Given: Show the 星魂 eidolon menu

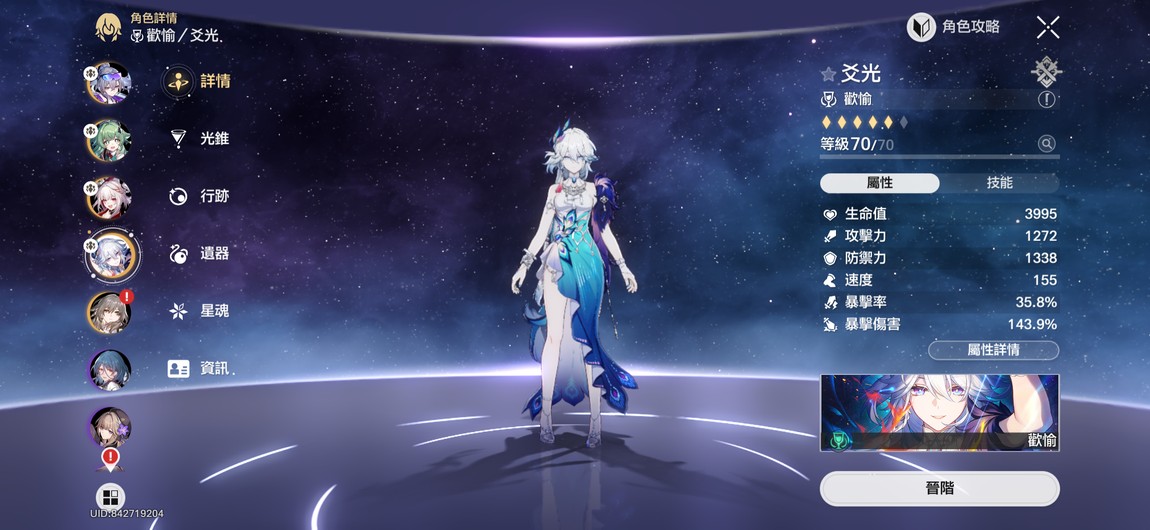Looking at the screenshot, I should 199,311.
